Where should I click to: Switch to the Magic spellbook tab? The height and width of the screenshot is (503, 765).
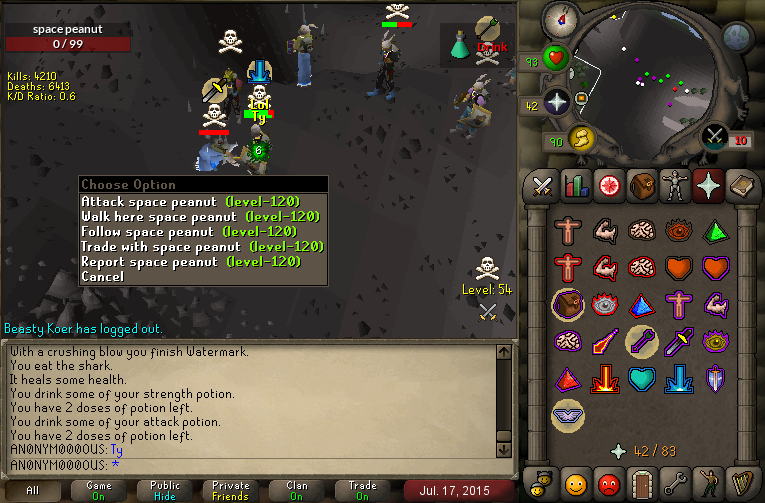tap(741, 186)
